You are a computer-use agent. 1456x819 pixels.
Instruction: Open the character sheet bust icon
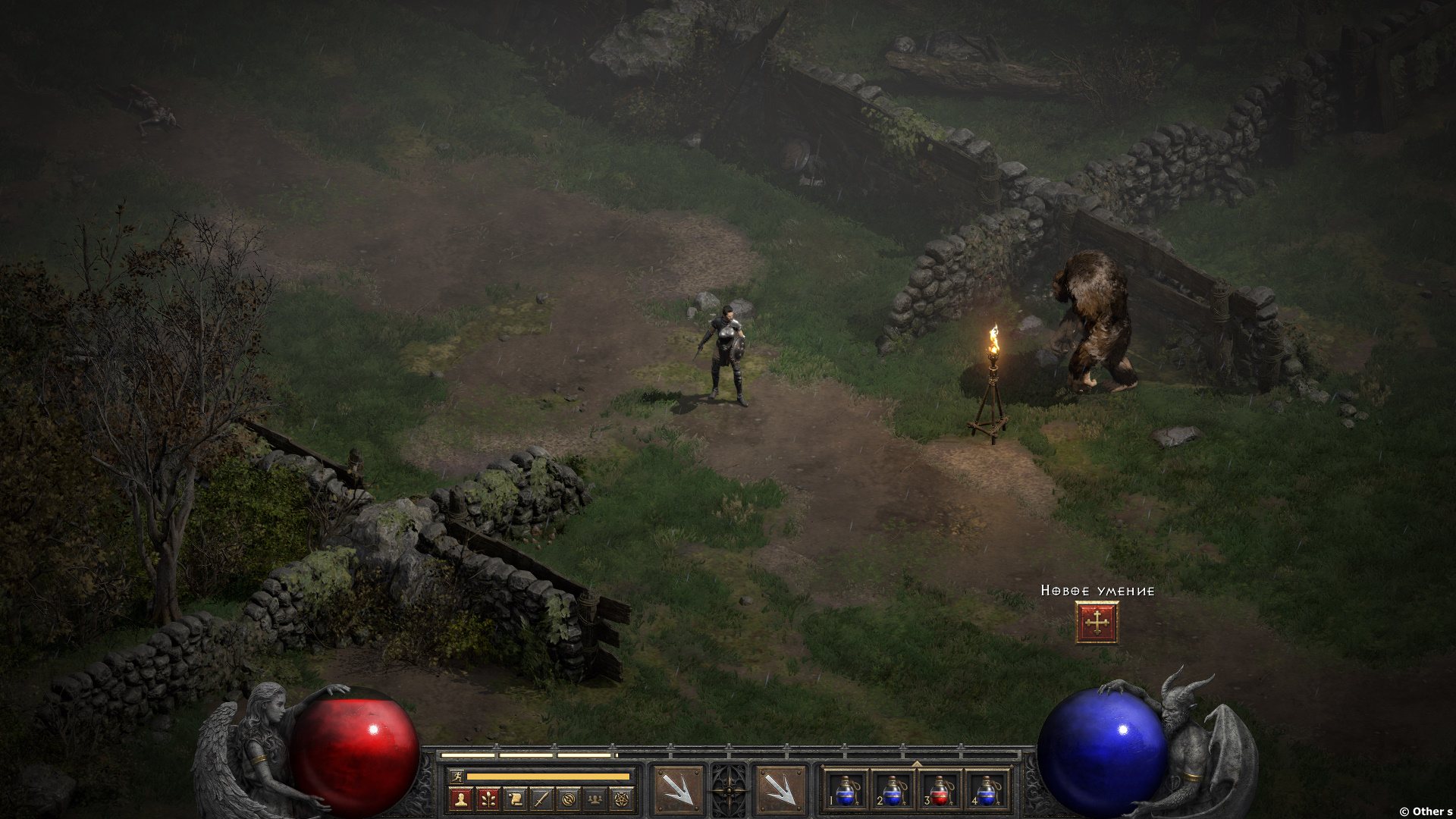tap(460, 799)
